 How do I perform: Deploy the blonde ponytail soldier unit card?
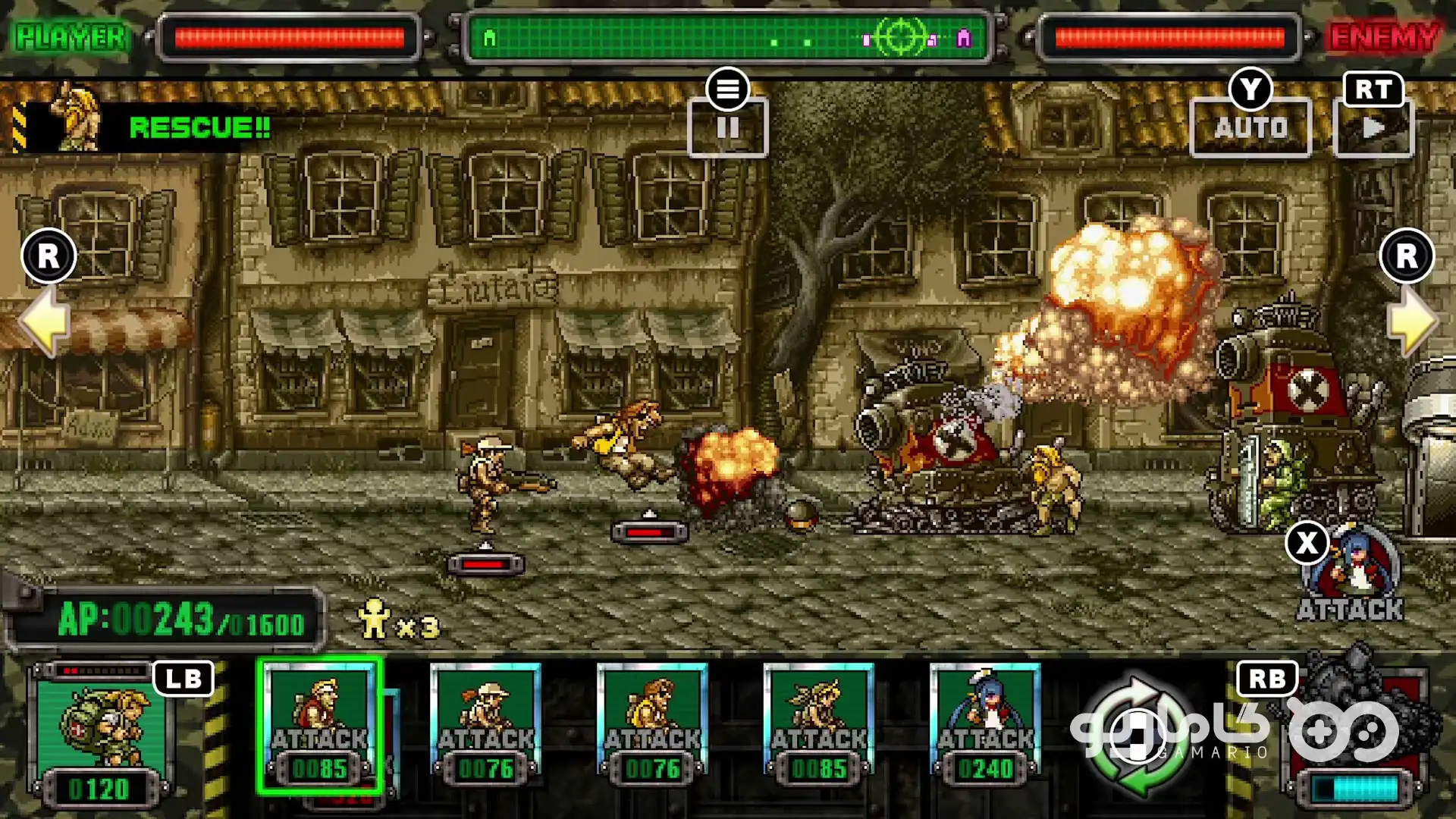819,724
